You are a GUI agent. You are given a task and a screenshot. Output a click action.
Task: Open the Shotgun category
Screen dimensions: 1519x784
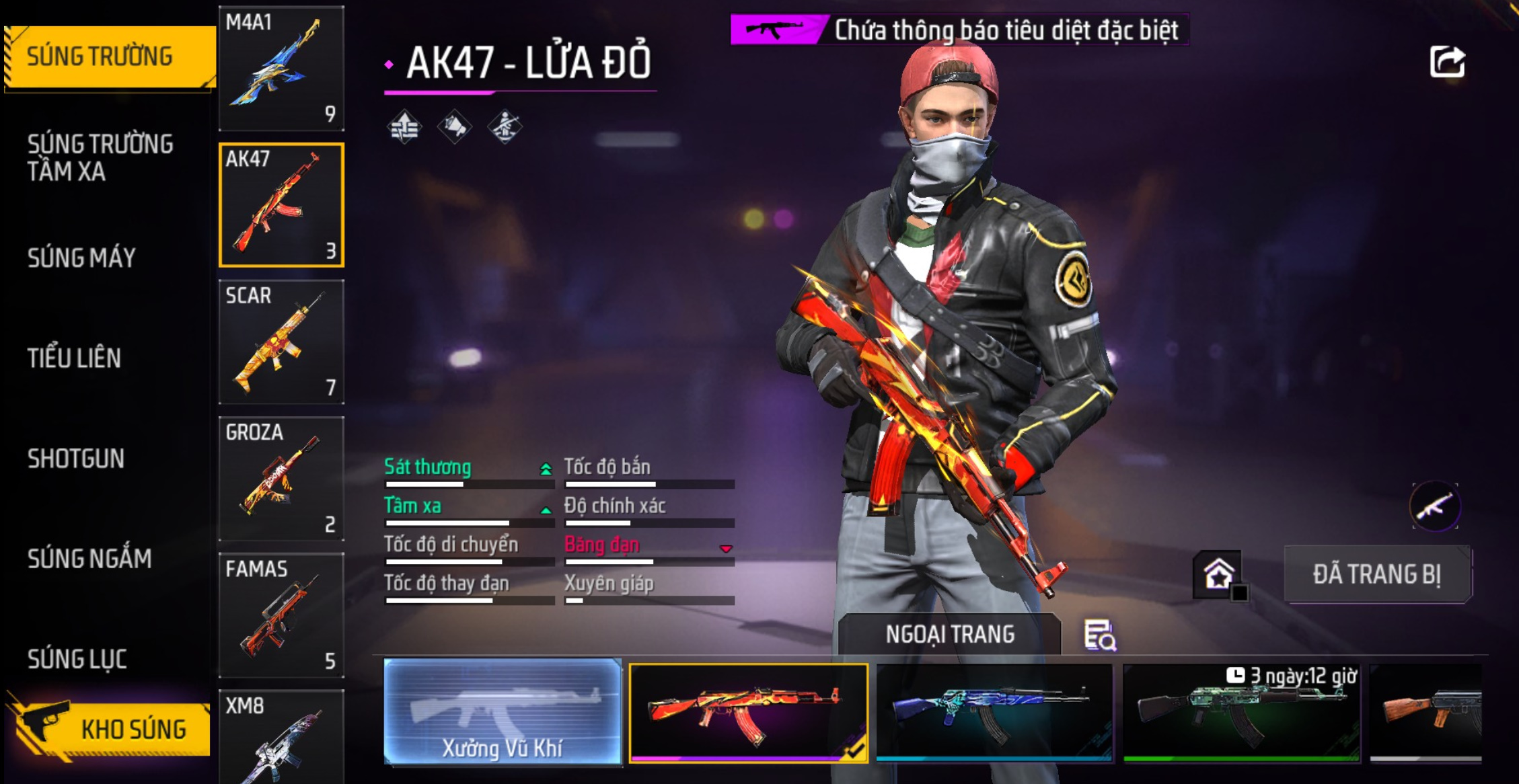coord(76,459)
